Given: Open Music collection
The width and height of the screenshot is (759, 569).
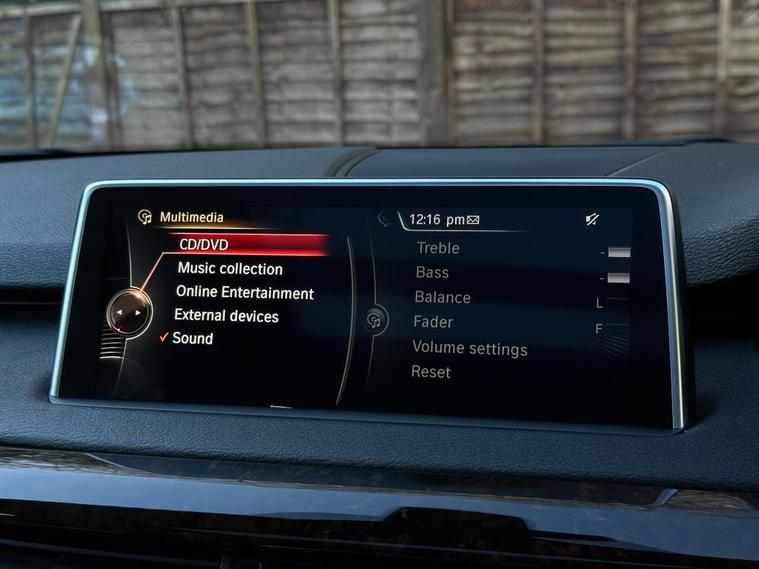Looking at the screenshot, I should coord(230,269).
